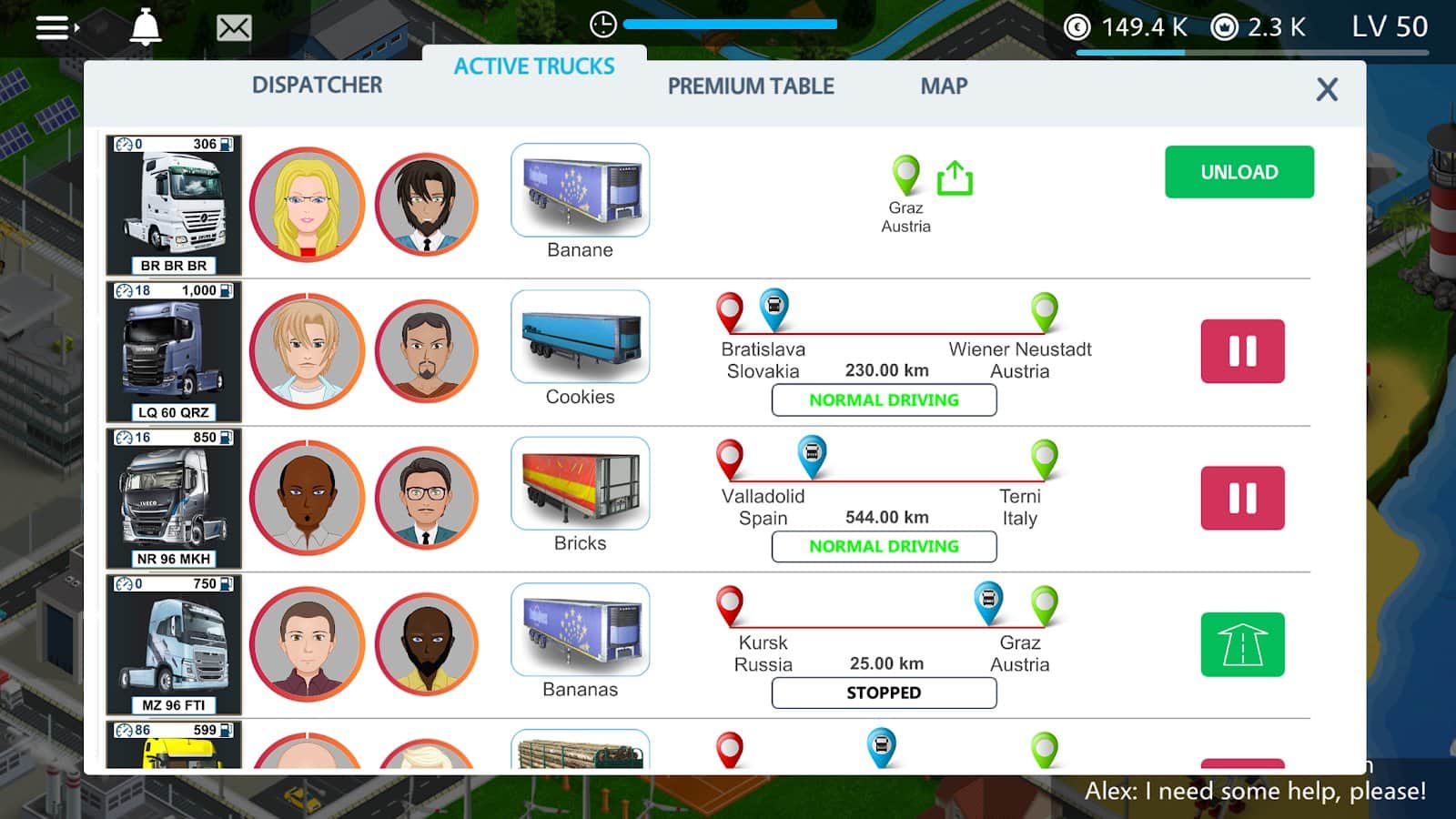Pause the Bricks truck to Terni
Image resolution: width=1456 pixels, height=819 pixels.
click(1242, 498)
